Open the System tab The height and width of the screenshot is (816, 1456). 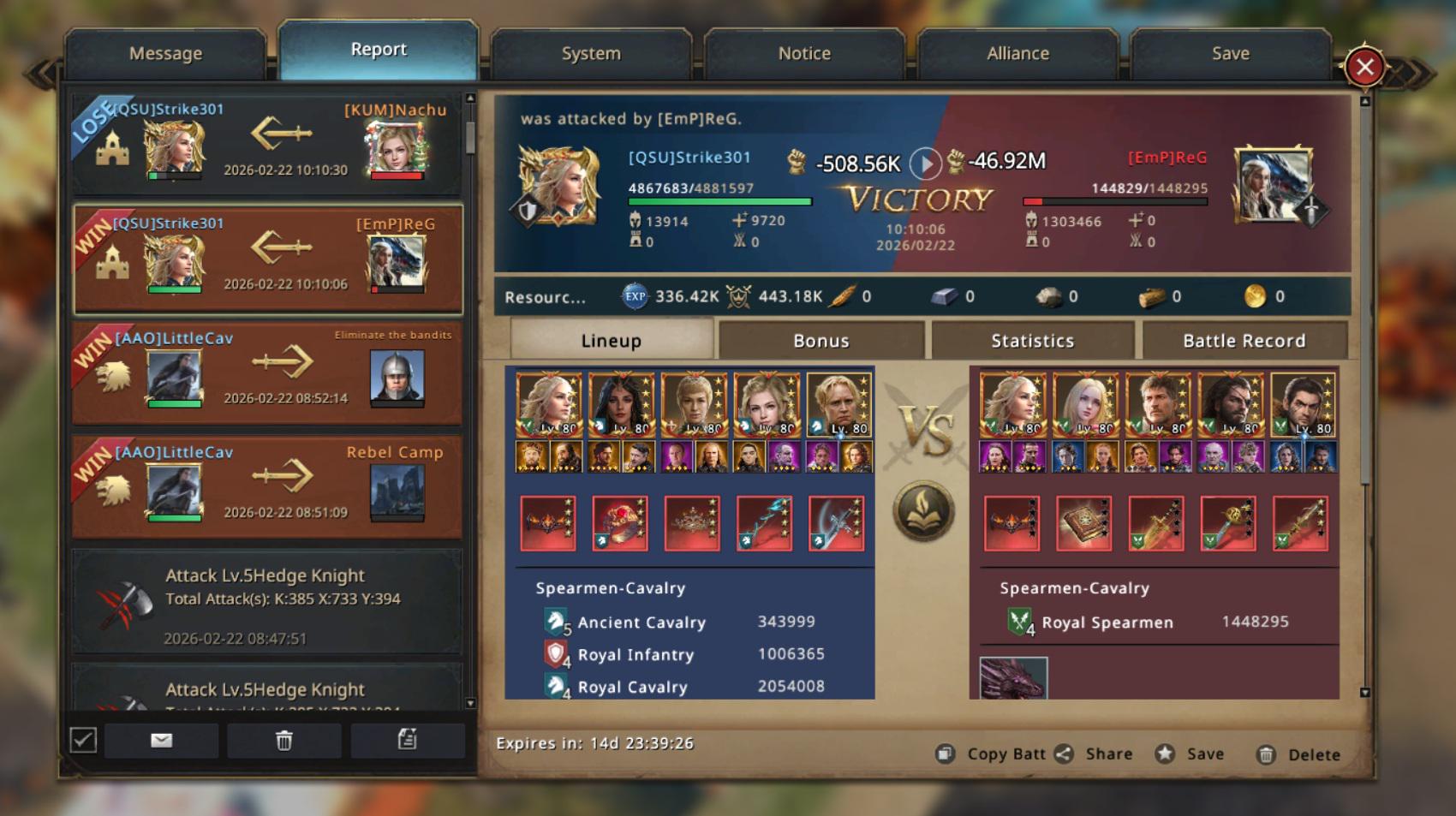tap(591, 53)
